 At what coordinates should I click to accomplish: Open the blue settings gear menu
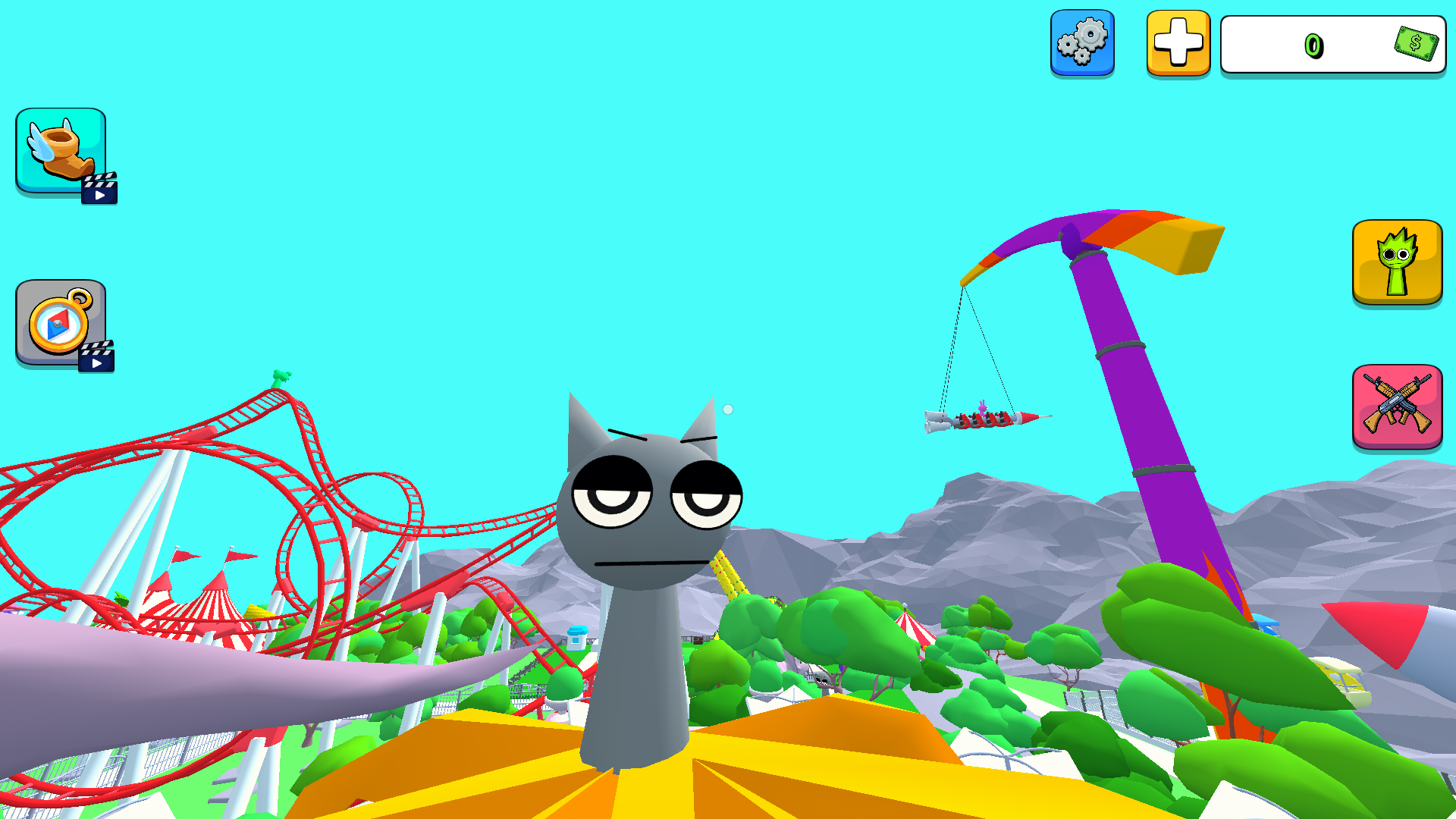pos(1083,43)
